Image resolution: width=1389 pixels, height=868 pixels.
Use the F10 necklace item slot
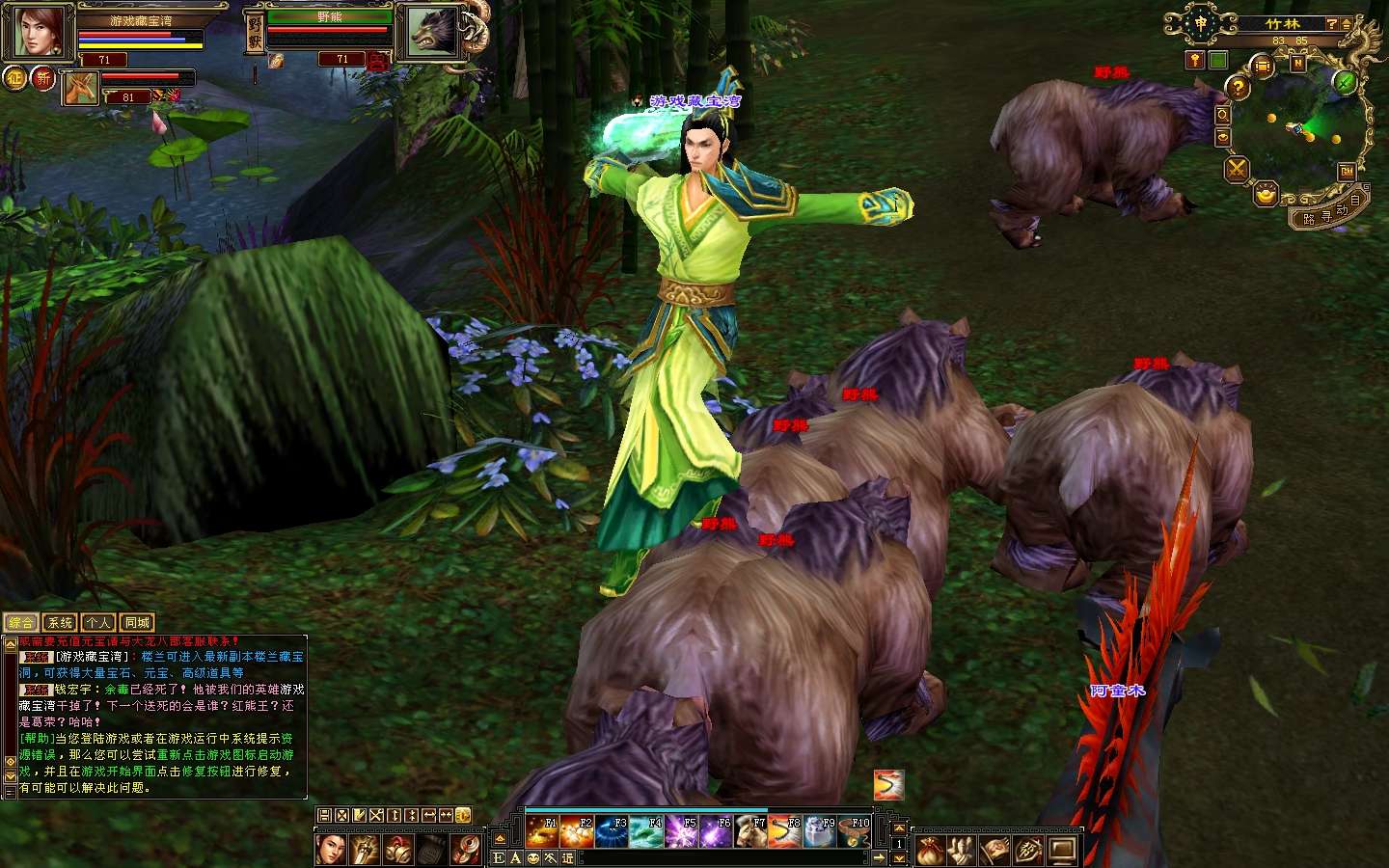pos(855,831)
